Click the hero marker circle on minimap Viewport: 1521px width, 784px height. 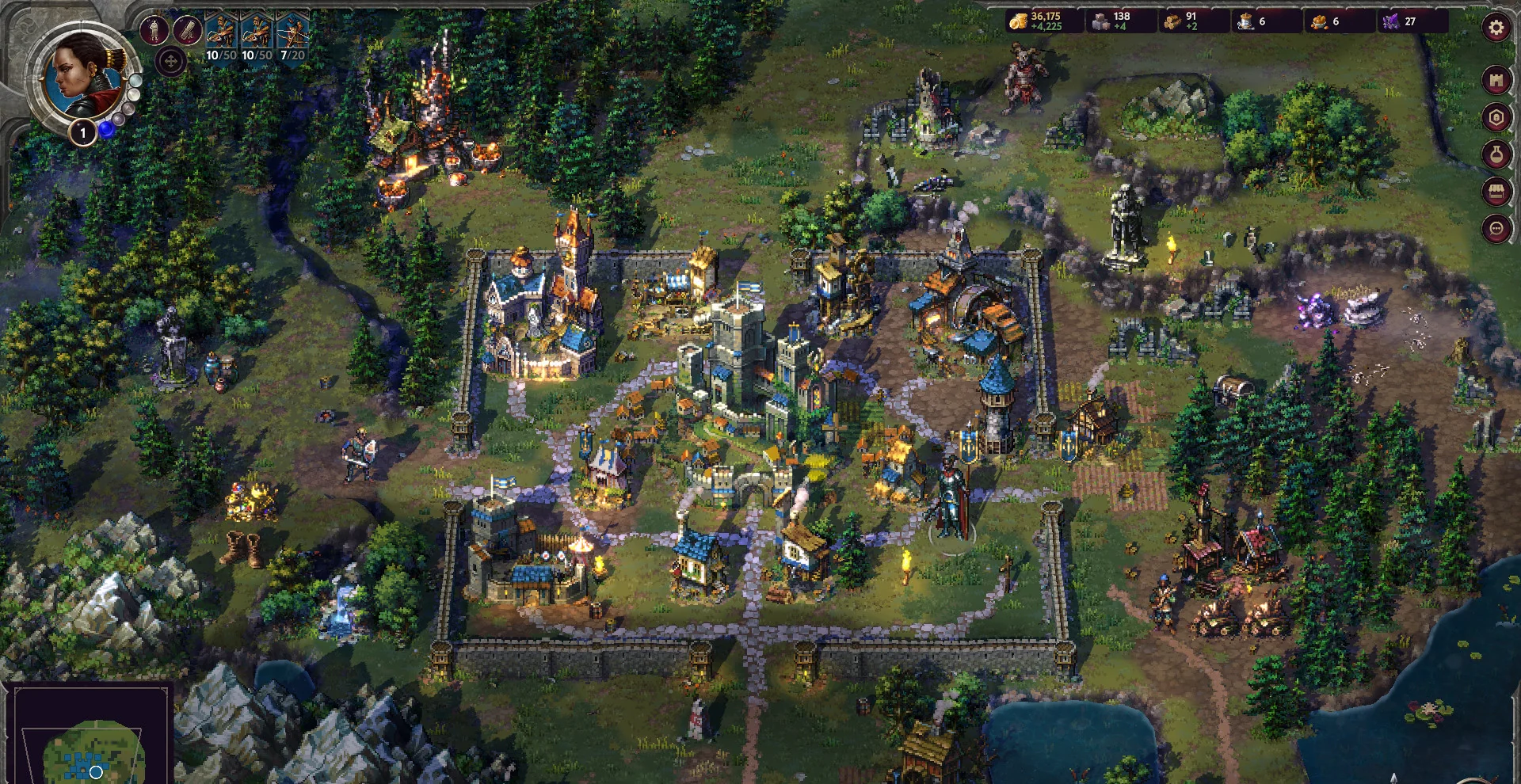click(x=96, y=771)
